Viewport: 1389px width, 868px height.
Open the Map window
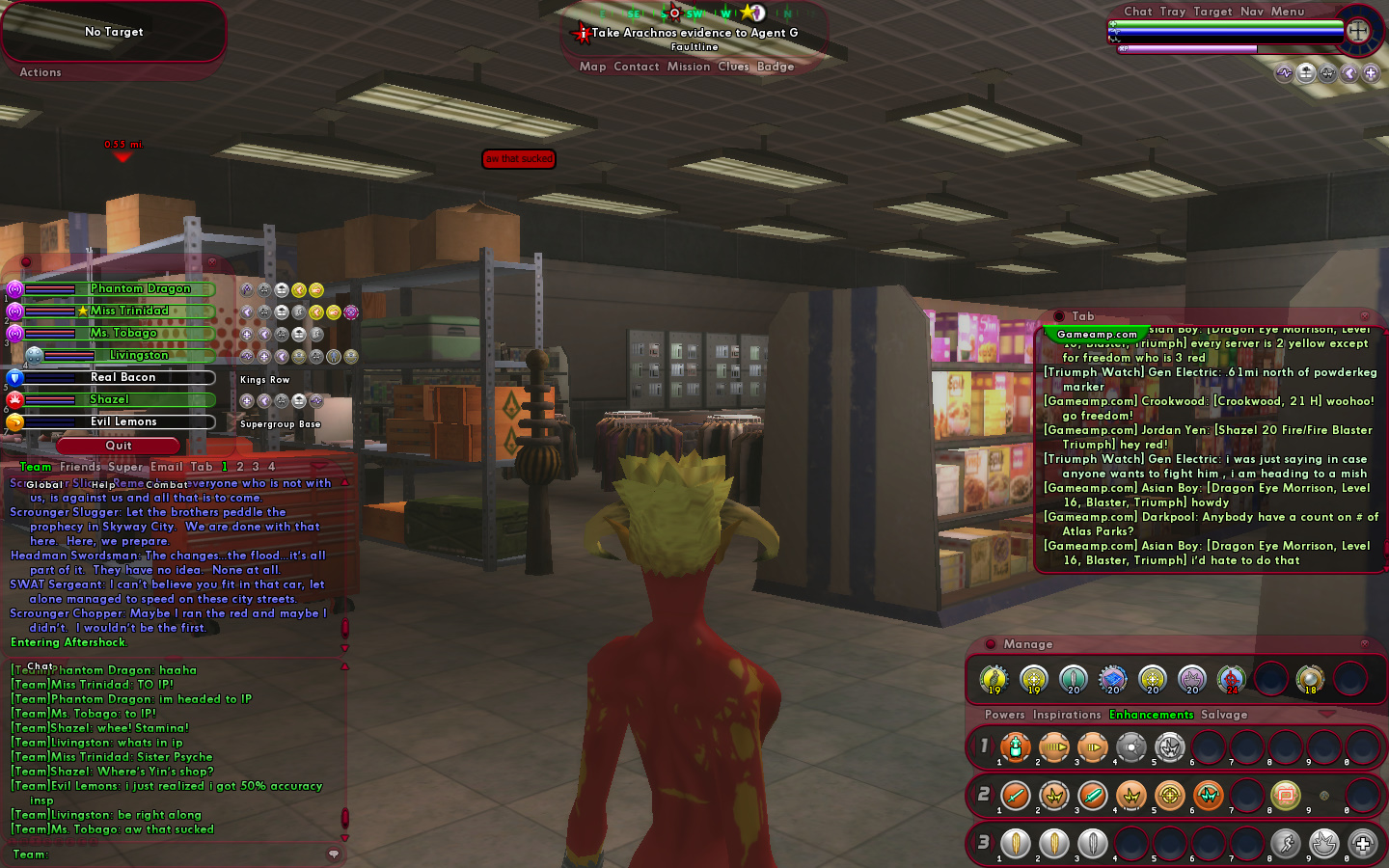pyautogui.click(x=592, y=67)
